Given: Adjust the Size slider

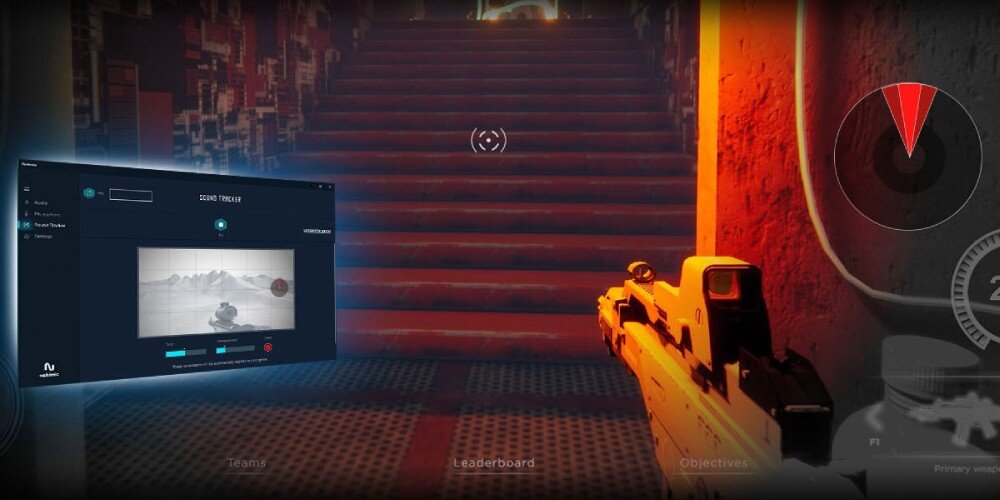Looking at the screenshot, I should pyautogui.click(x=186, y=352).
